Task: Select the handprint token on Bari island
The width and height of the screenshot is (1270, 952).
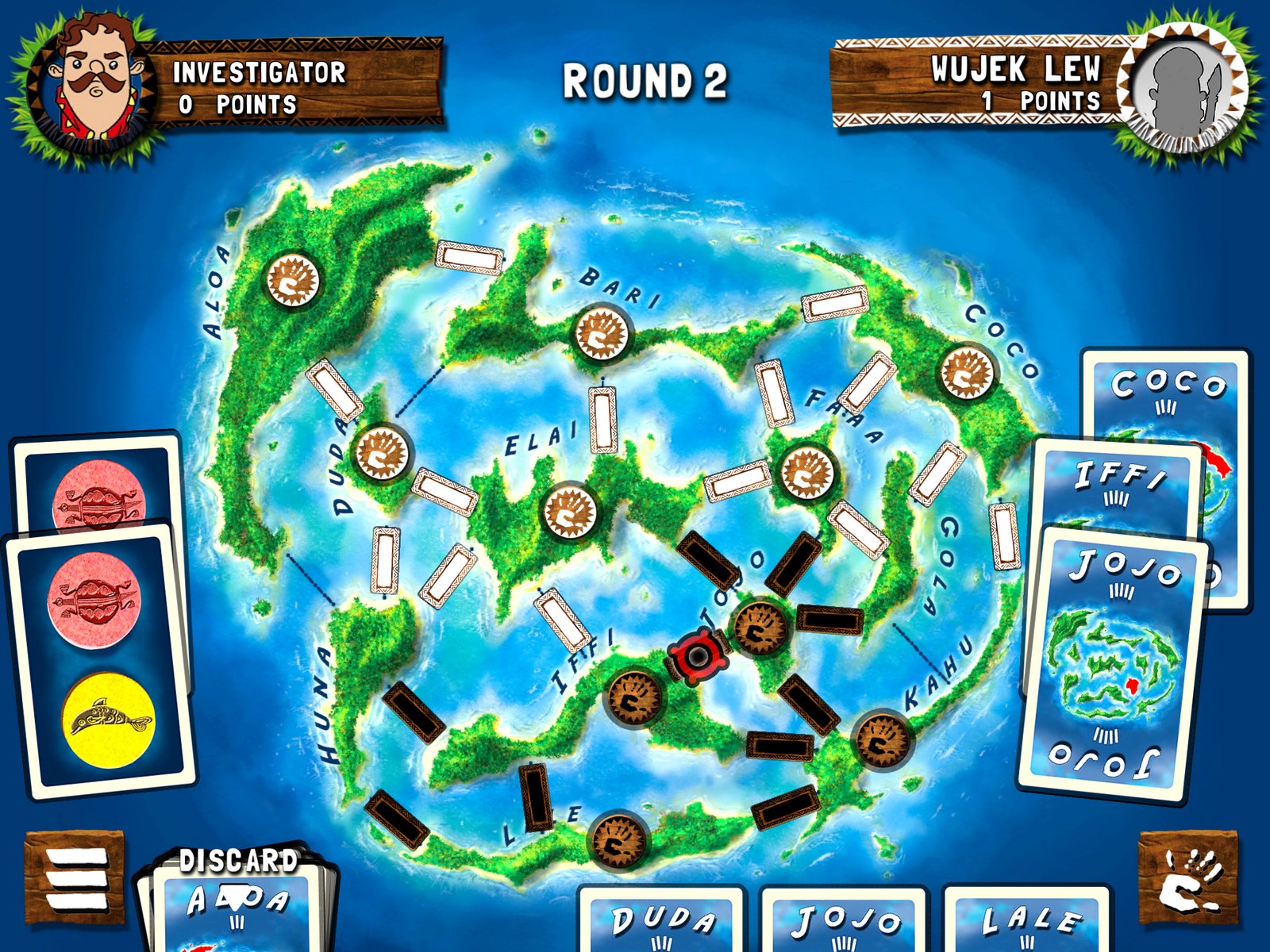Action: click(x=602, y=333)
